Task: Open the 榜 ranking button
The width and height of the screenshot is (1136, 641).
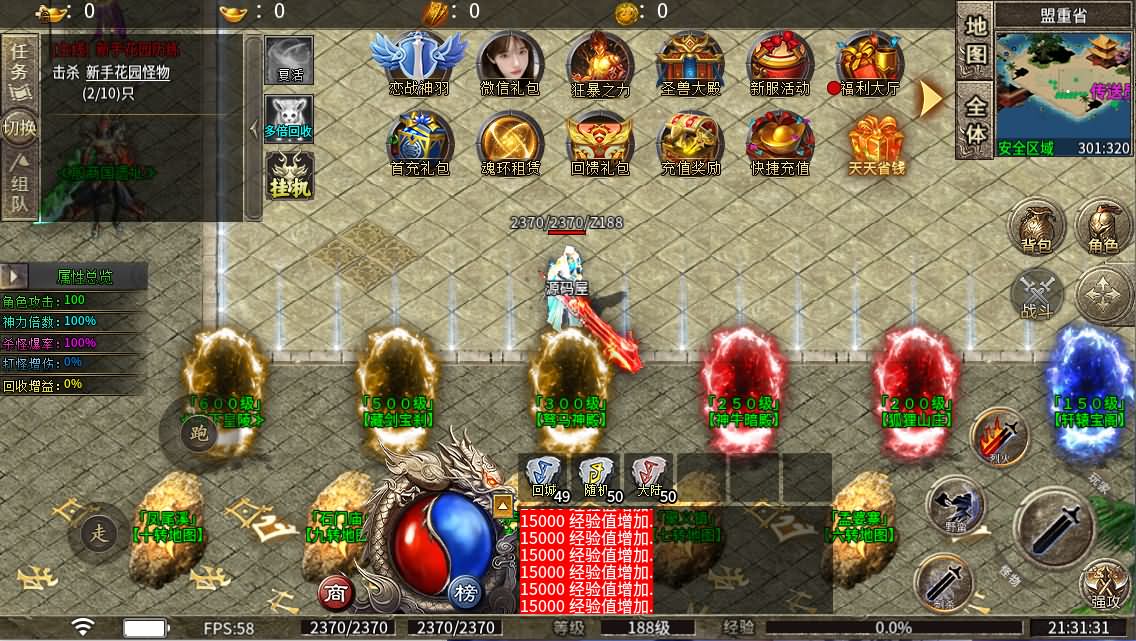Action: click(466, 593)
